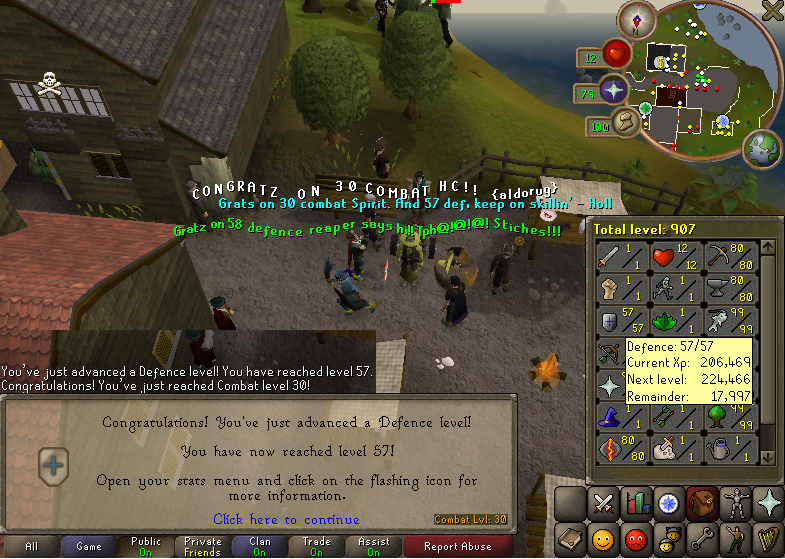This screenshot has width=785, height=559.
Task: Select the Game chat tab
Action: pos(89,546)
